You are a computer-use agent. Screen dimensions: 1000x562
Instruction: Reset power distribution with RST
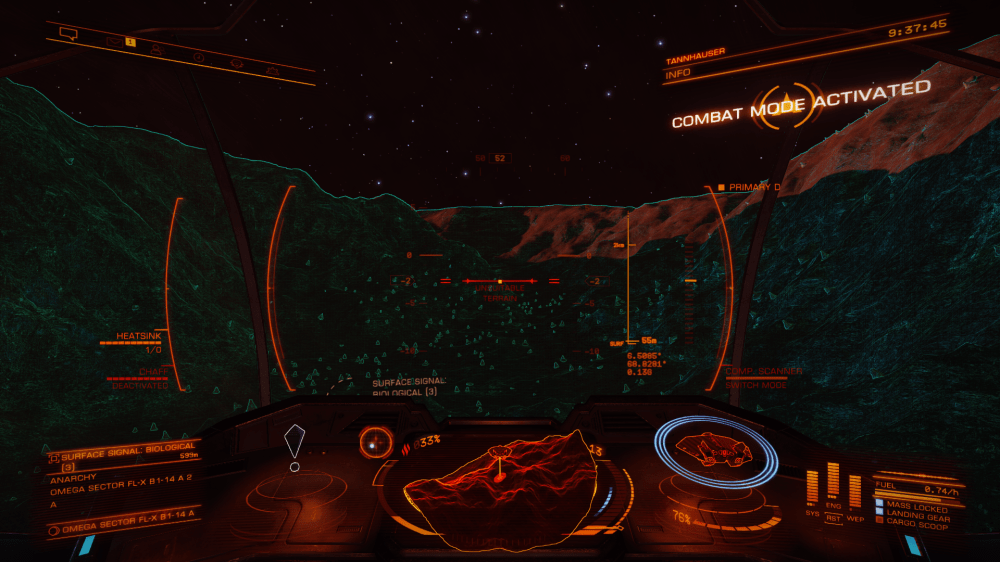(x=833, y=519)
